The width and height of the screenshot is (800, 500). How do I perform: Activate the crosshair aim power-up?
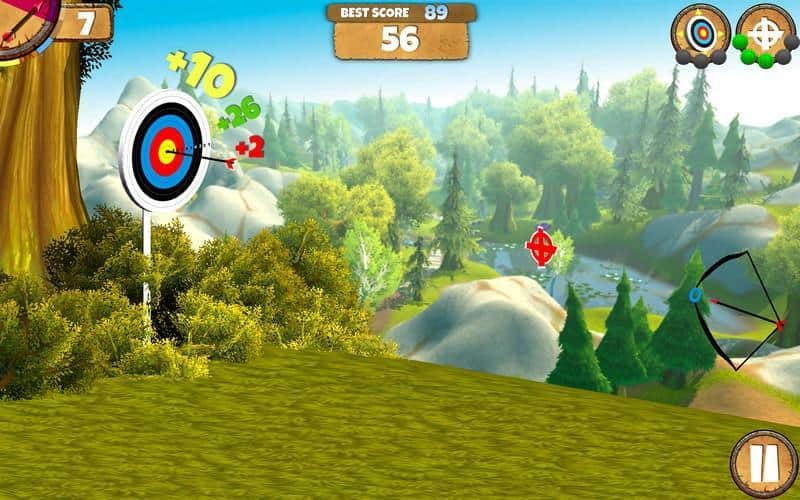point(765,33)
